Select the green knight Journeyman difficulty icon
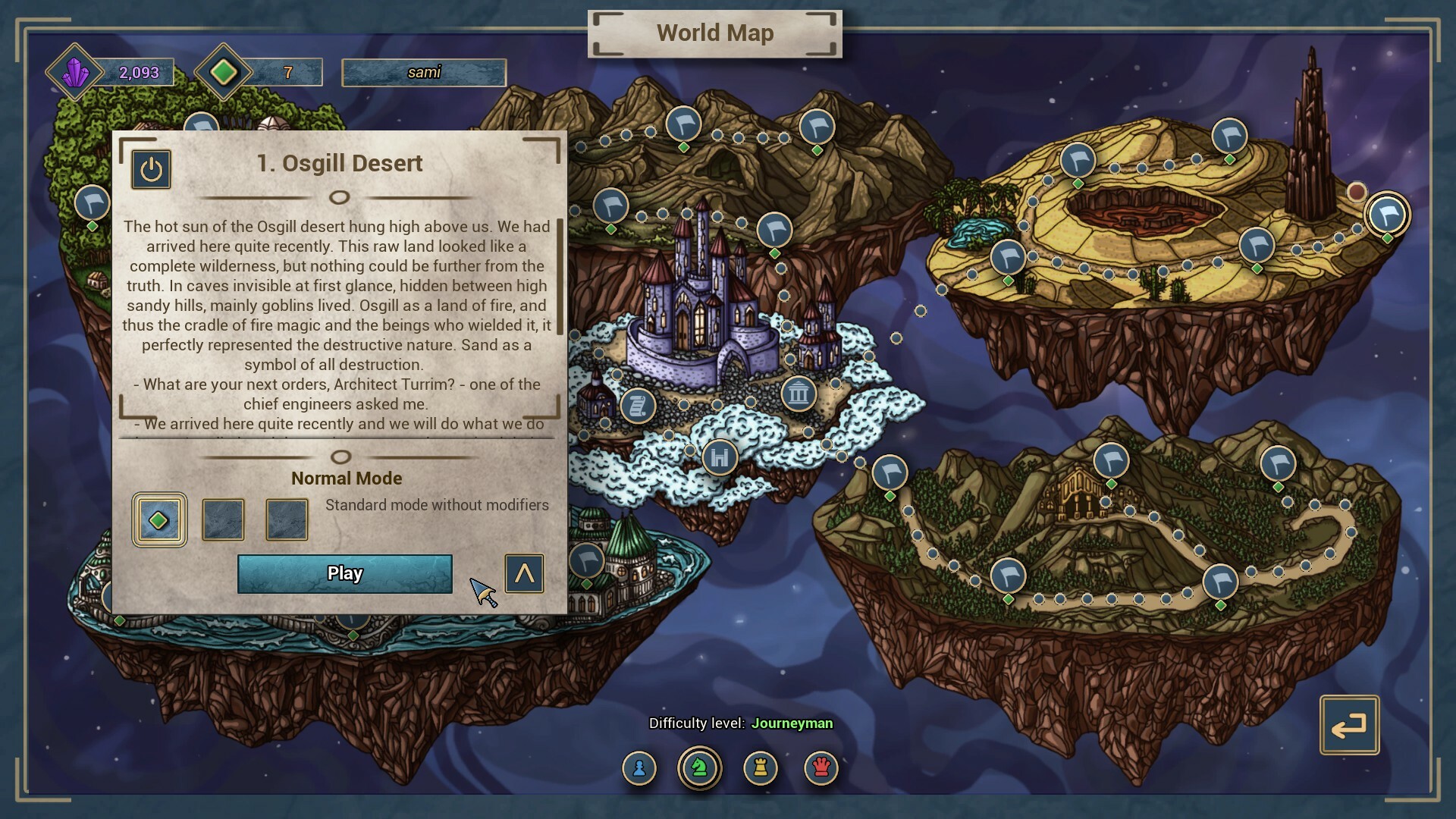 tap(699, 767)
